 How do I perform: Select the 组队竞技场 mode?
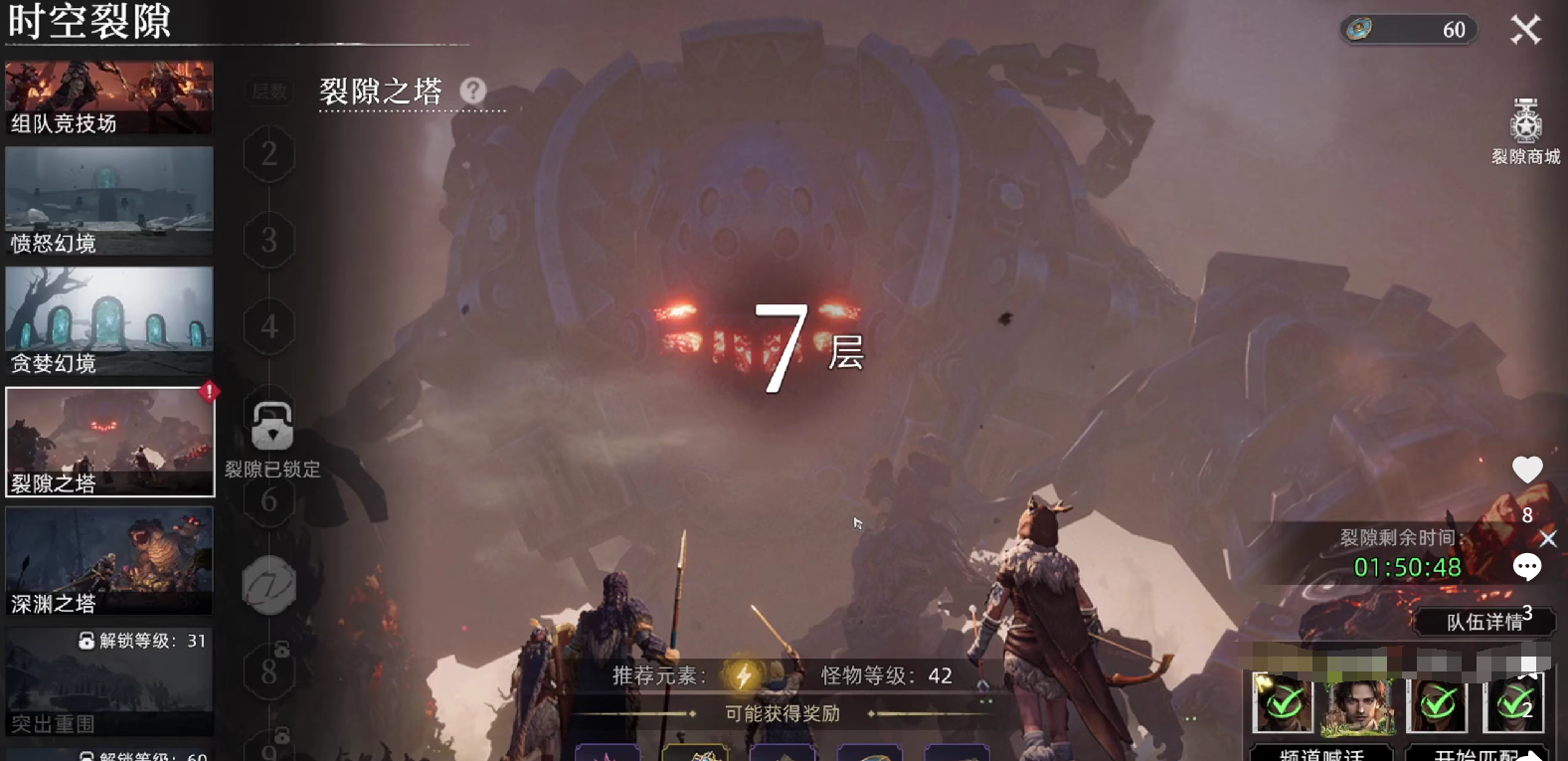109,97
